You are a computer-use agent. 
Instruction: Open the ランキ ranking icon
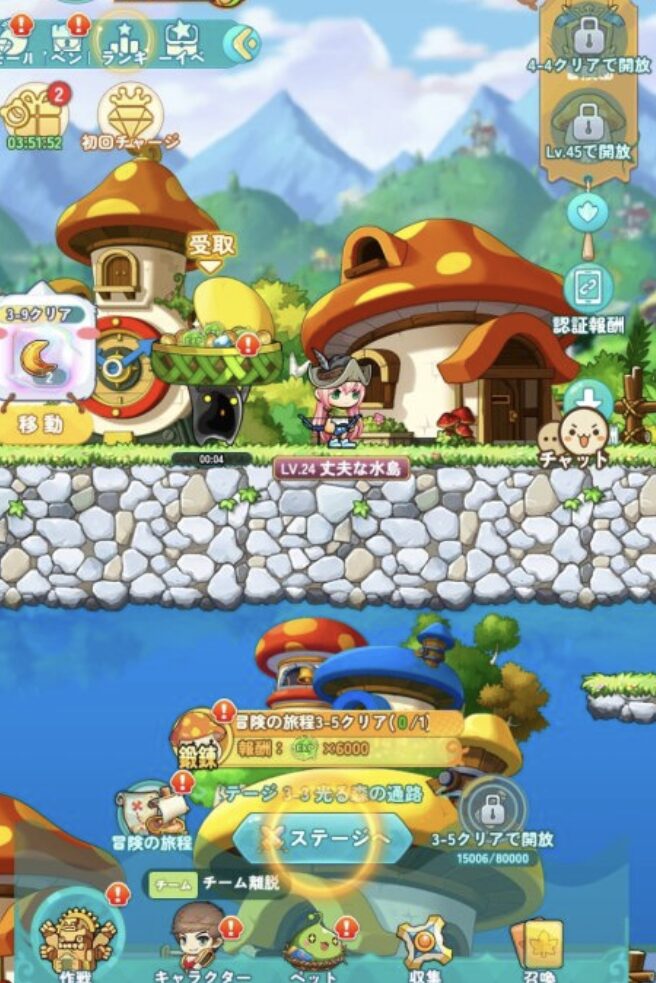124,40
